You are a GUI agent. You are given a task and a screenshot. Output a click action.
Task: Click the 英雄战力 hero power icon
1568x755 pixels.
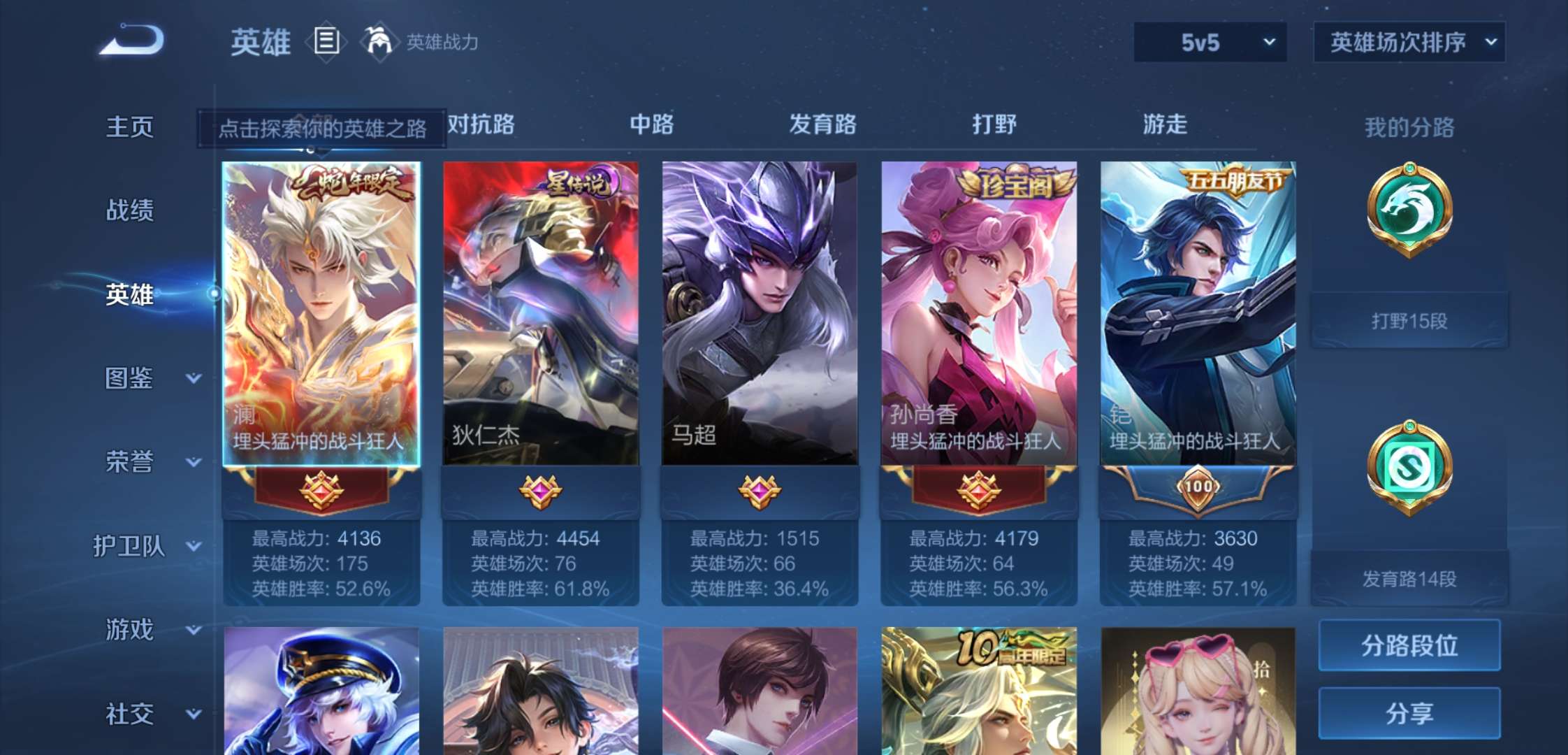point(378,42)
